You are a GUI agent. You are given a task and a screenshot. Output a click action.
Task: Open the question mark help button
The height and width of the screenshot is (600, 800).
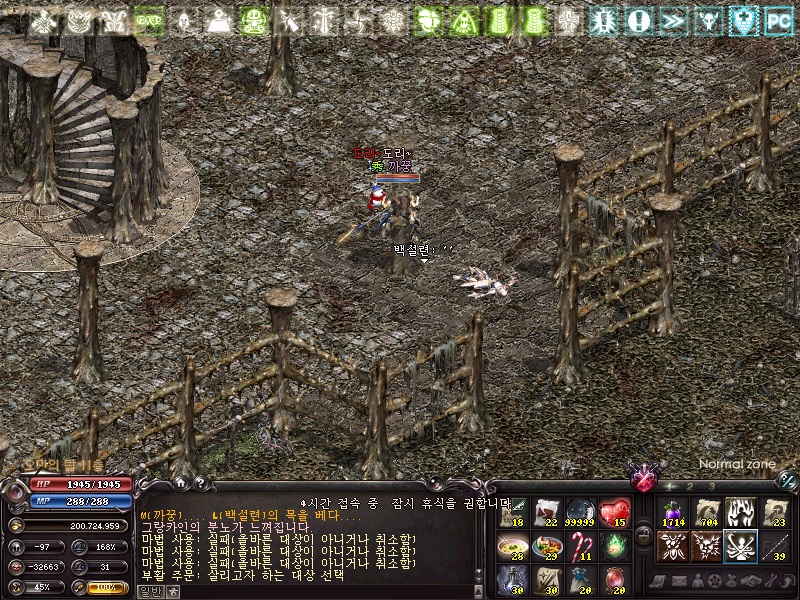[200, 482]
